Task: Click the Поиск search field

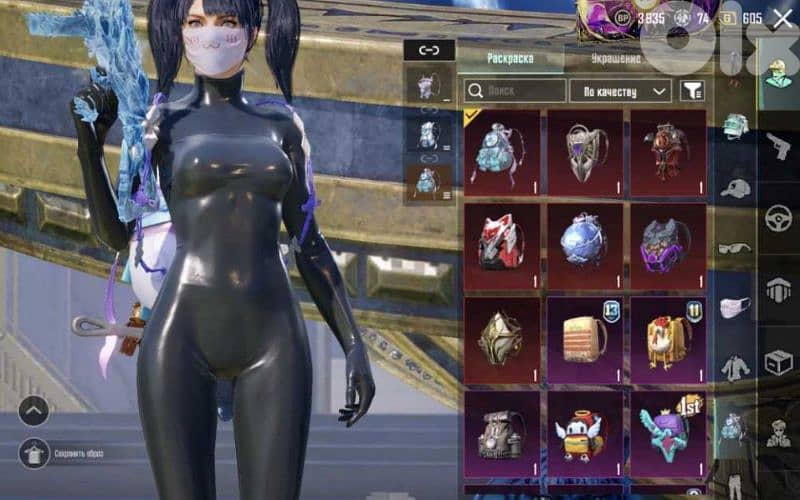Action: point(515,91)
